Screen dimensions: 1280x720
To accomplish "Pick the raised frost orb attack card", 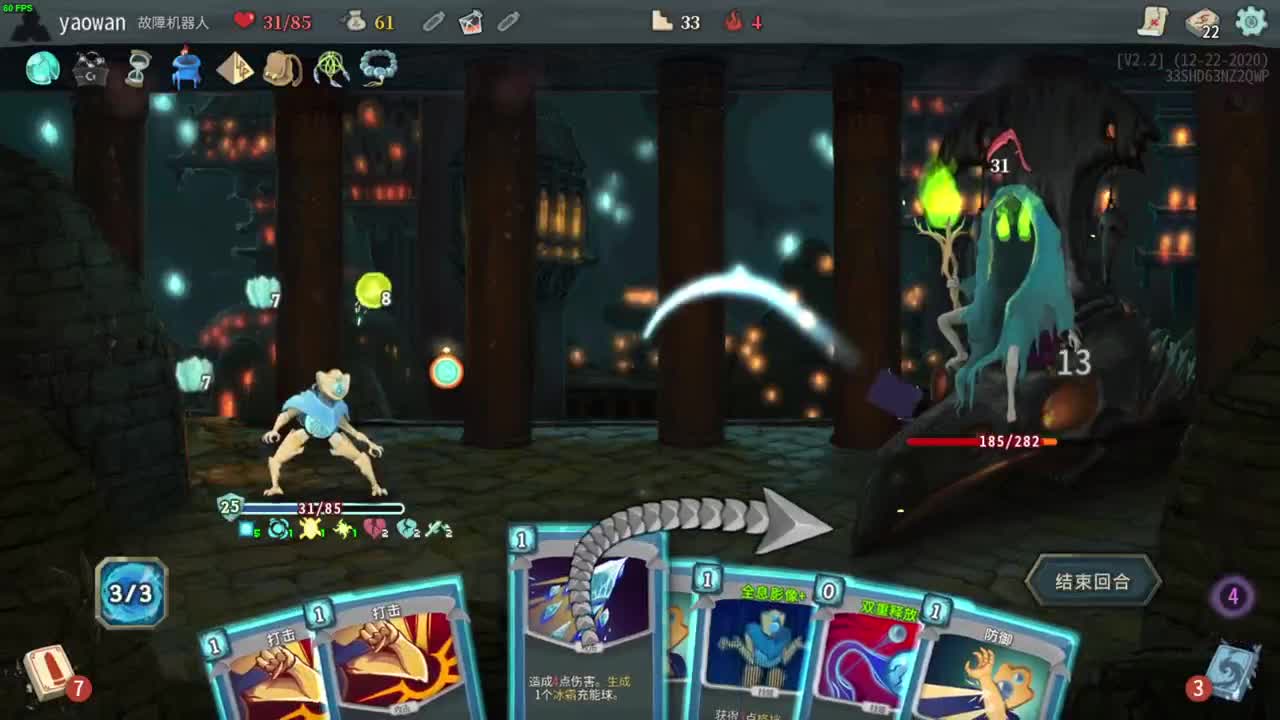I will tap(585, 620).
